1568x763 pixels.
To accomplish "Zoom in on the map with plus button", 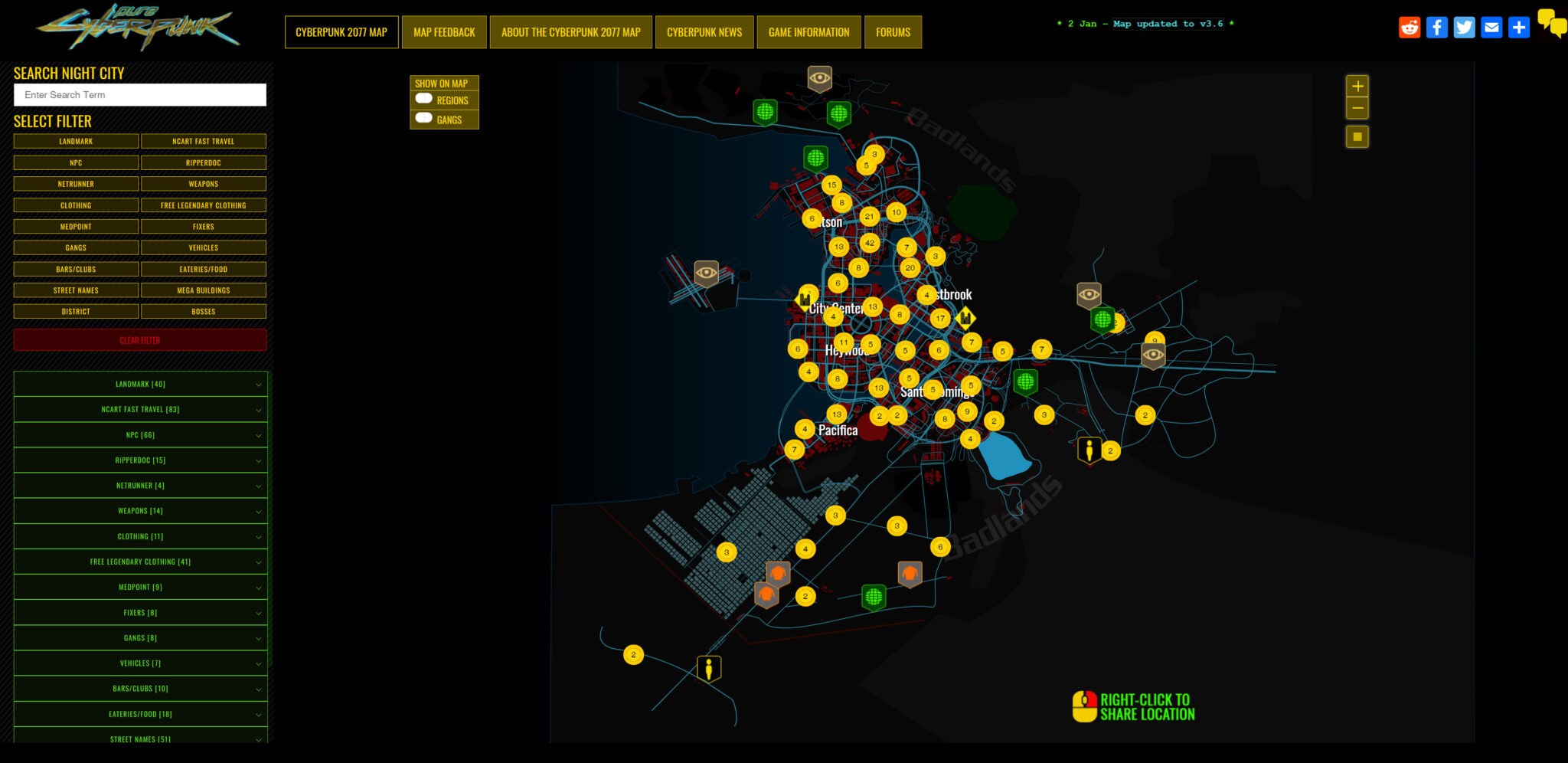I will [x=1357, y=86].
